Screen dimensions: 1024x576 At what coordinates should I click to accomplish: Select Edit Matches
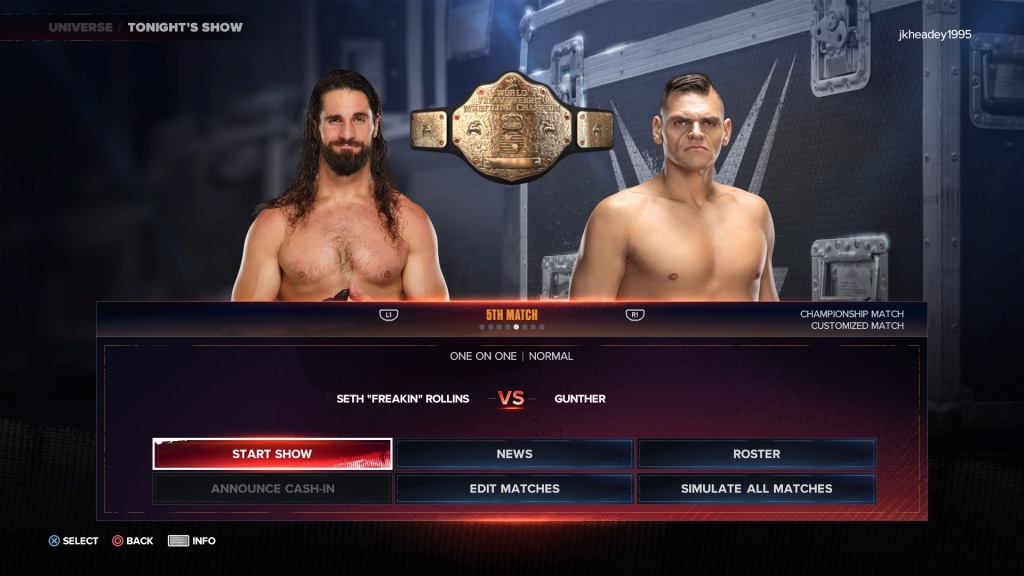coord(514,489)
